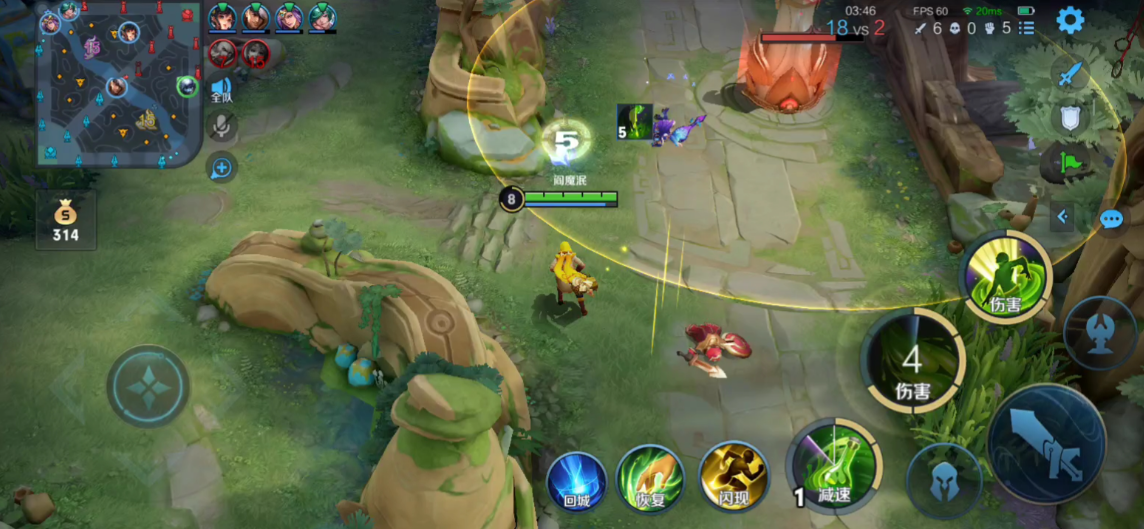Cast the 闪现 flash spell

[x=733, y=476]
